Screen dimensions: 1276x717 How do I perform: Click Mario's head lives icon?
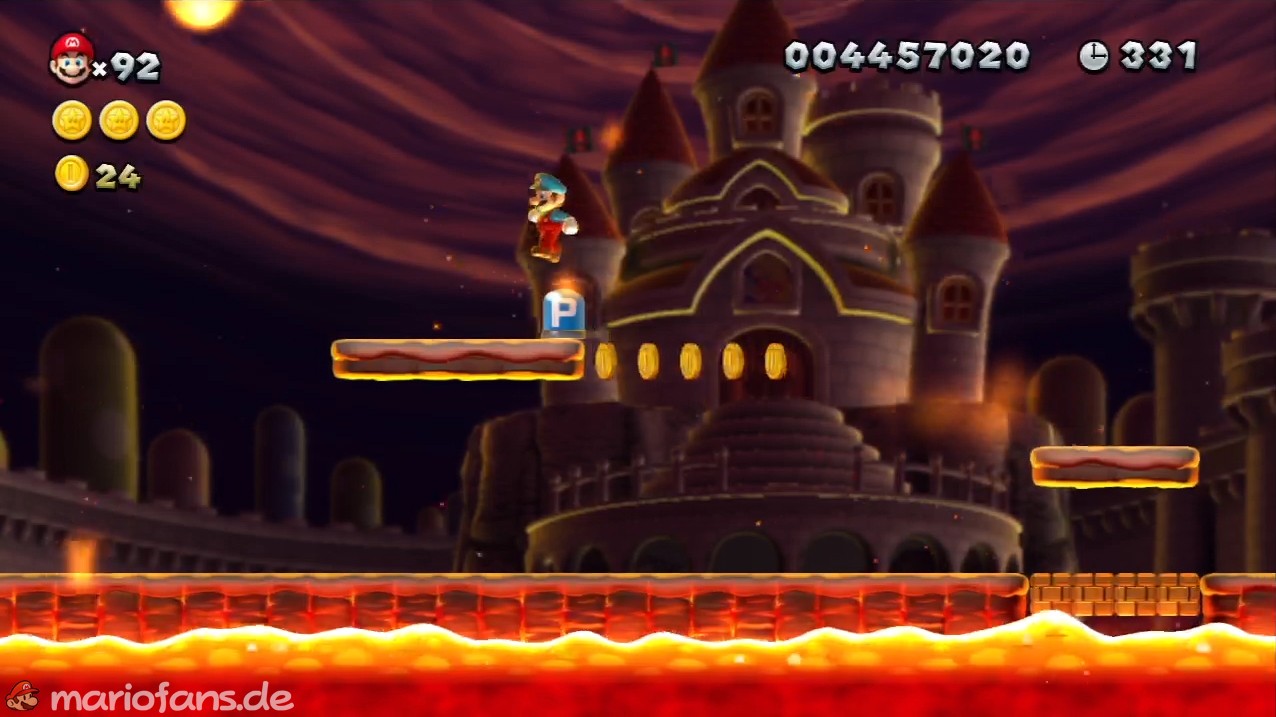(71, 59)
